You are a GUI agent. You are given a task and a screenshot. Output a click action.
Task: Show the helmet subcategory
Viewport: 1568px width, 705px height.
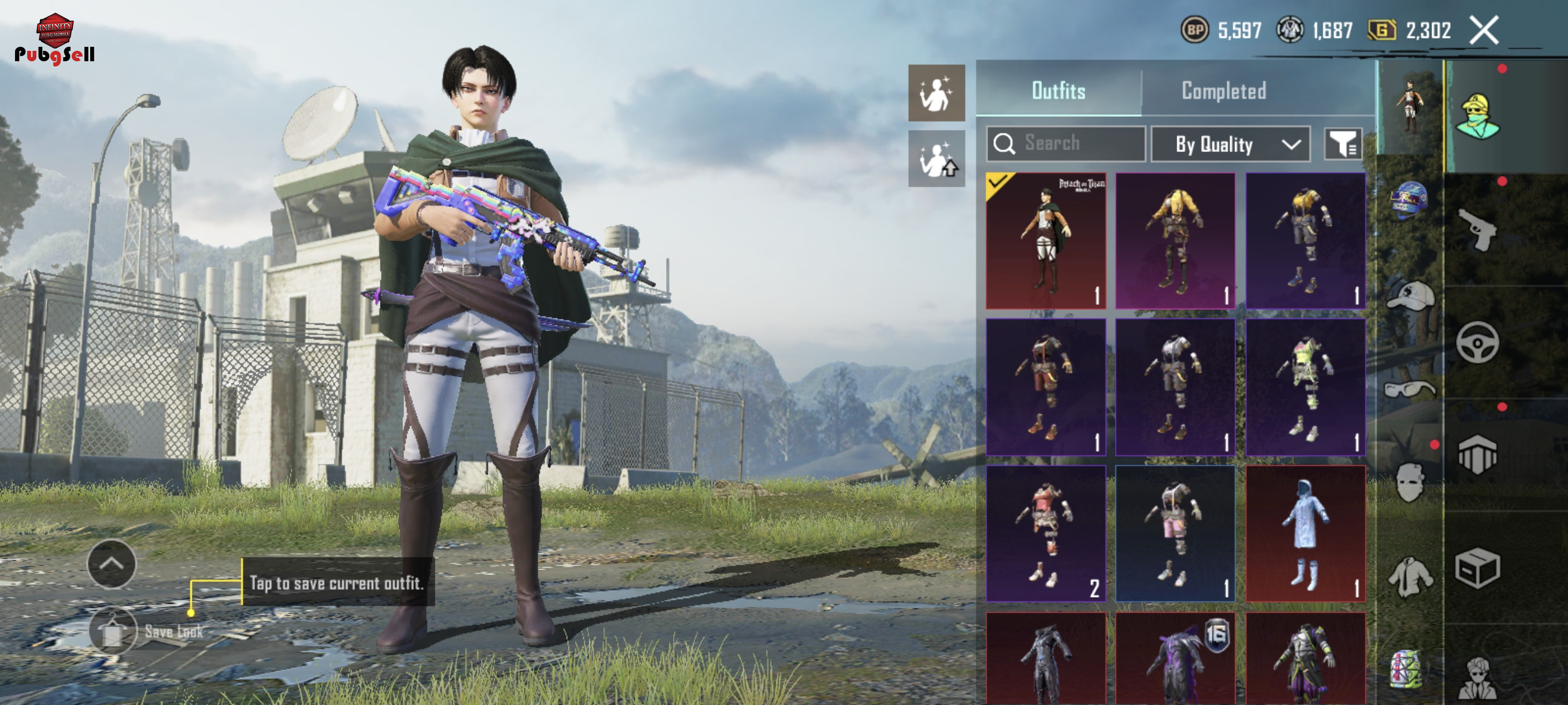[1409, 199]
